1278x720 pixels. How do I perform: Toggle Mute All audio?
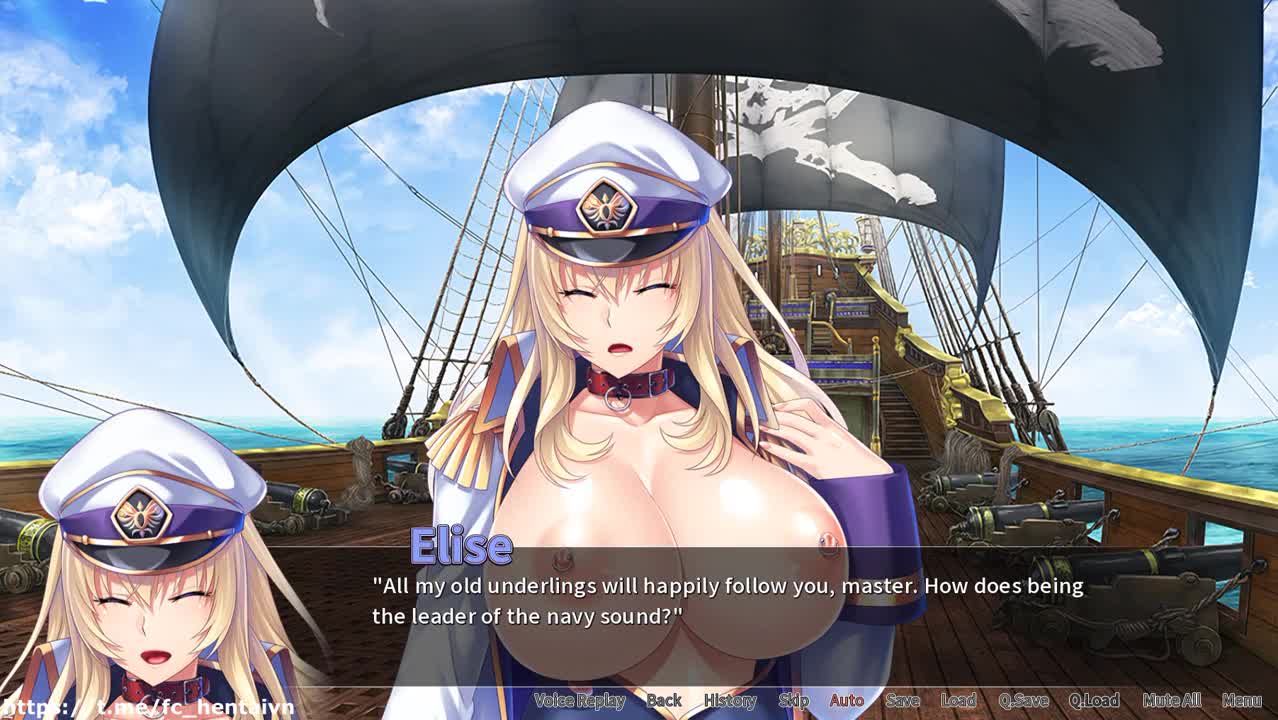coord(1171,700)
